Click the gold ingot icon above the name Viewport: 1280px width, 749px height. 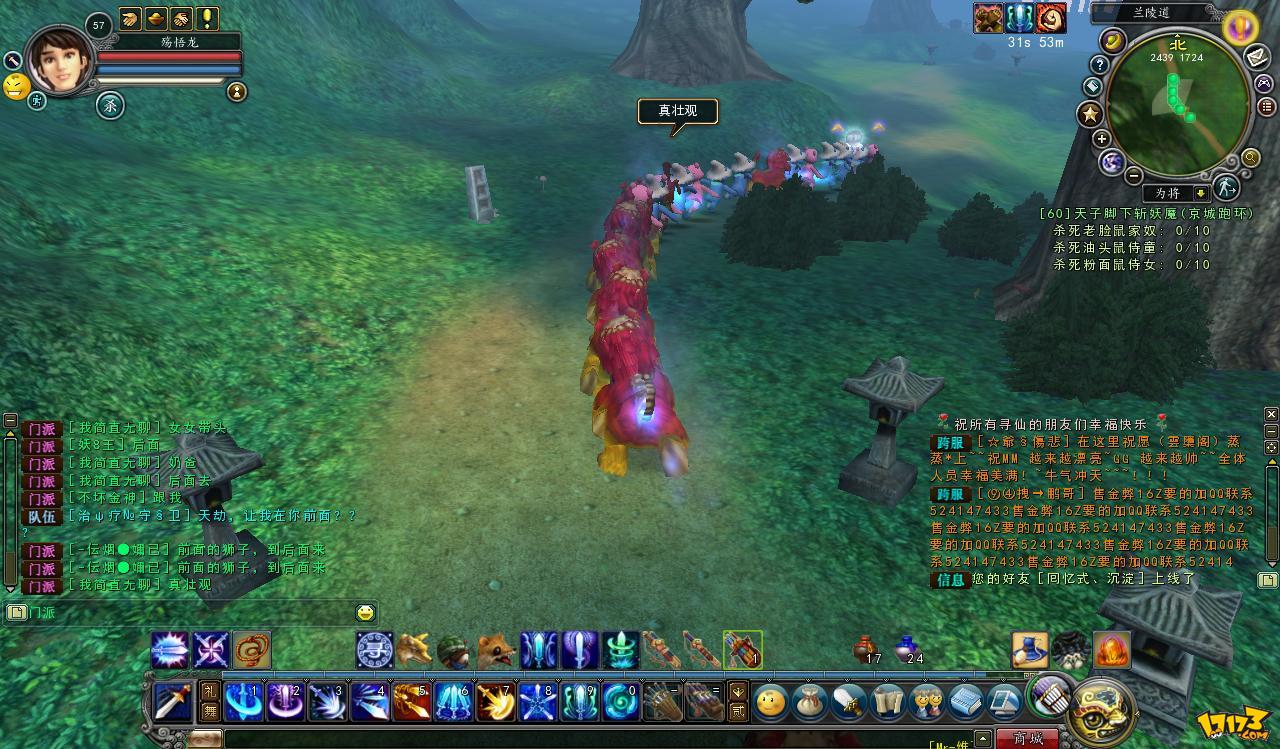[155, 19]
